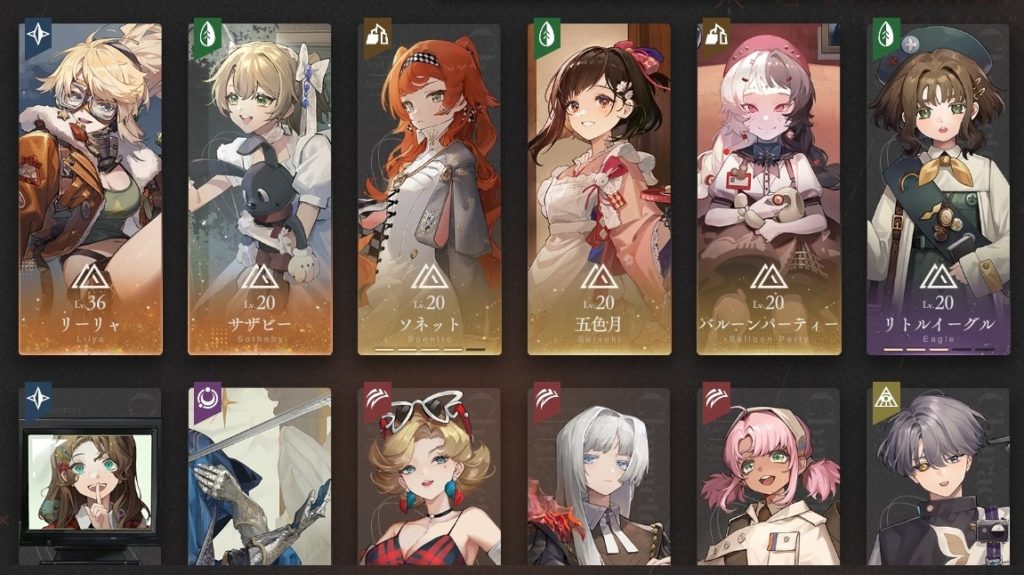The image size is (1024, 575).
Task: Open the Sonetto character card
Action: pyautogui.click(x=429, y=190)
